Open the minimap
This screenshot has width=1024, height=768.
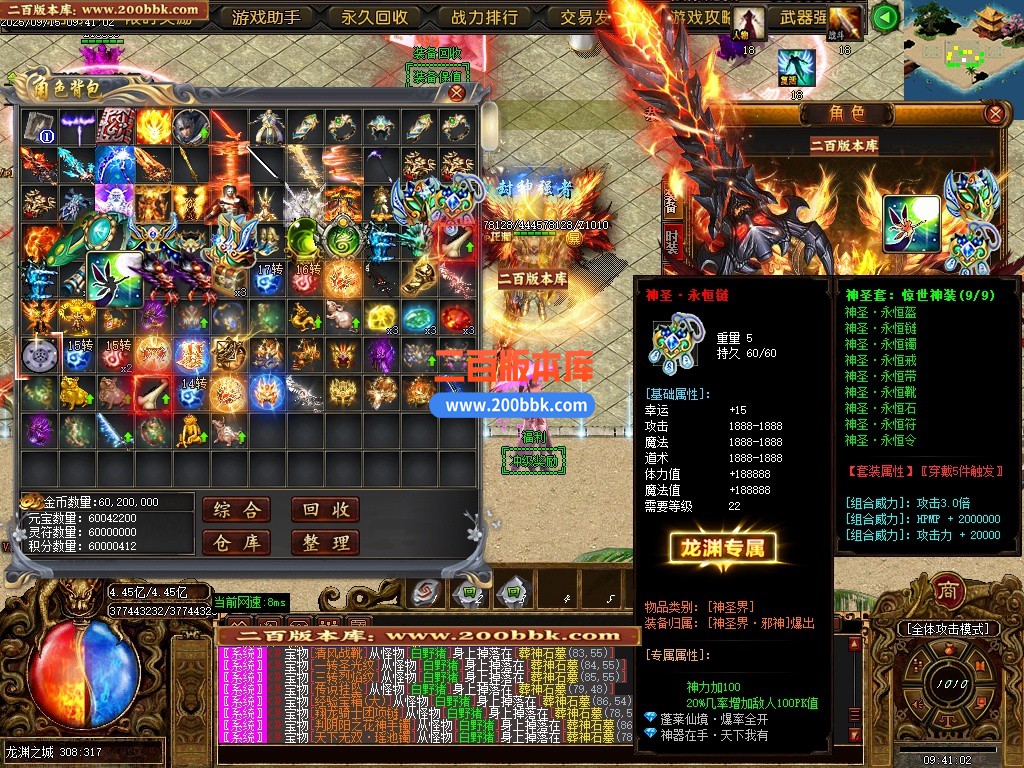tap(964, 48)
